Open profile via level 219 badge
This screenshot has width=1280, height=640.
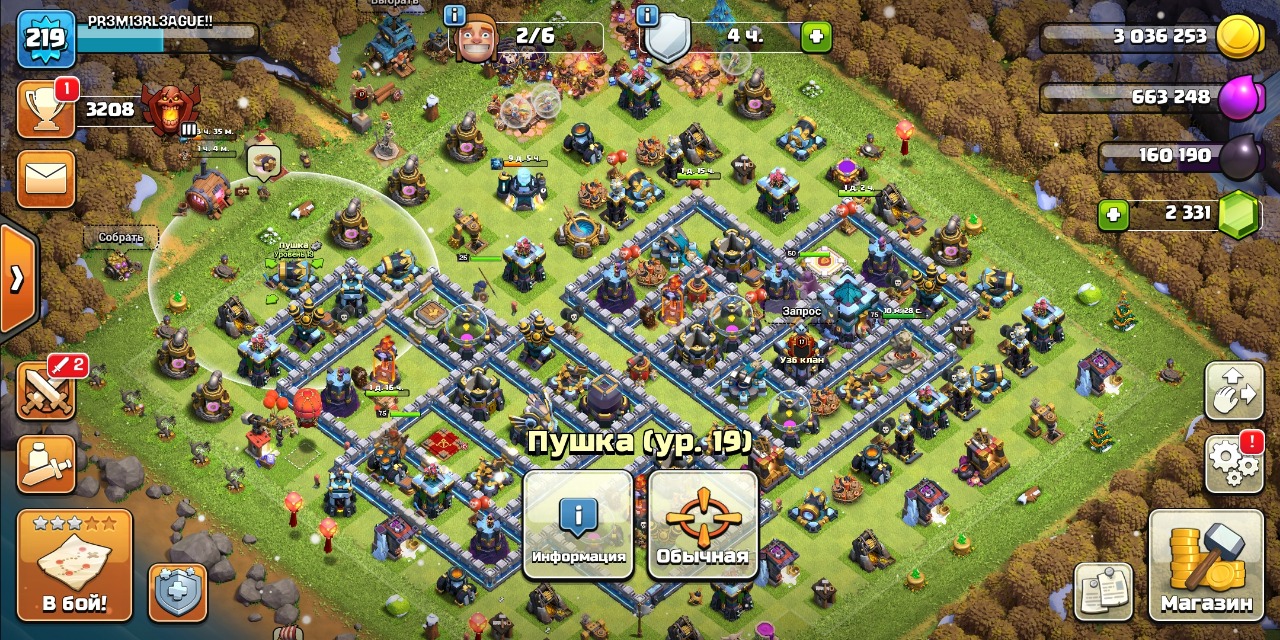[x=45, y=38]
